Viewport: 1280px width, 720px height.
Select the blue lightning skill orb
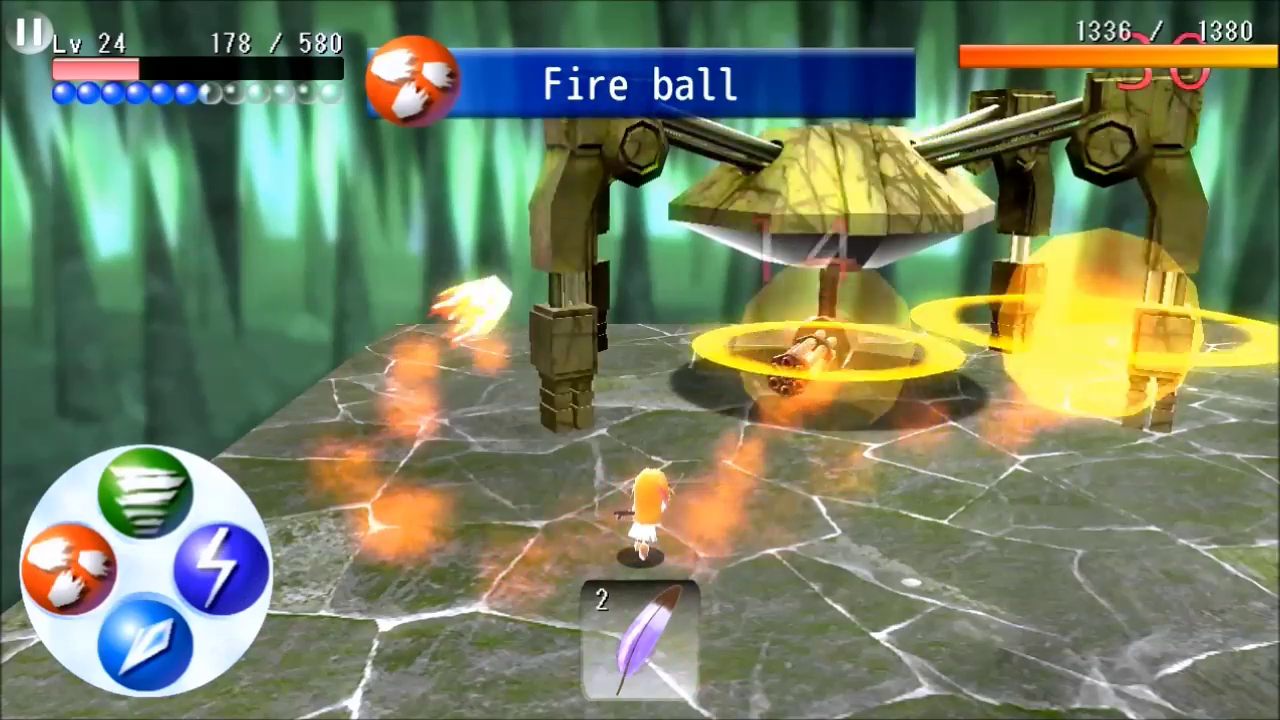point(222,566)
